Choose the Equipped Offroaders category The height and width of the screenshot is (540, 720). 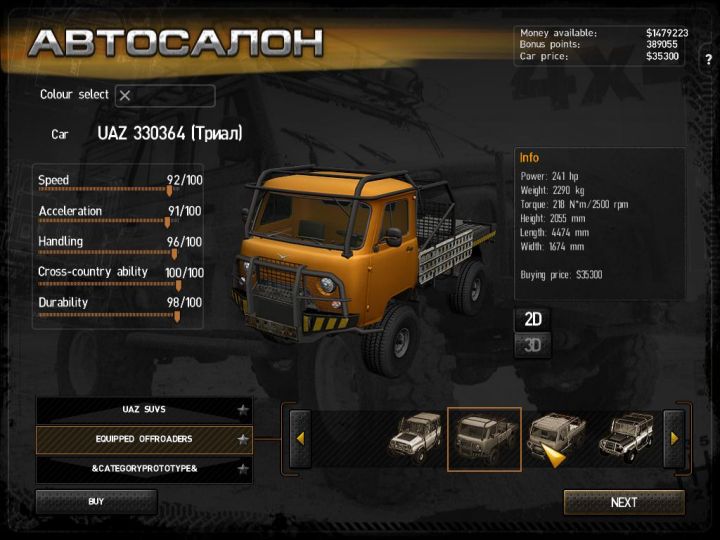tap(143, 439)
